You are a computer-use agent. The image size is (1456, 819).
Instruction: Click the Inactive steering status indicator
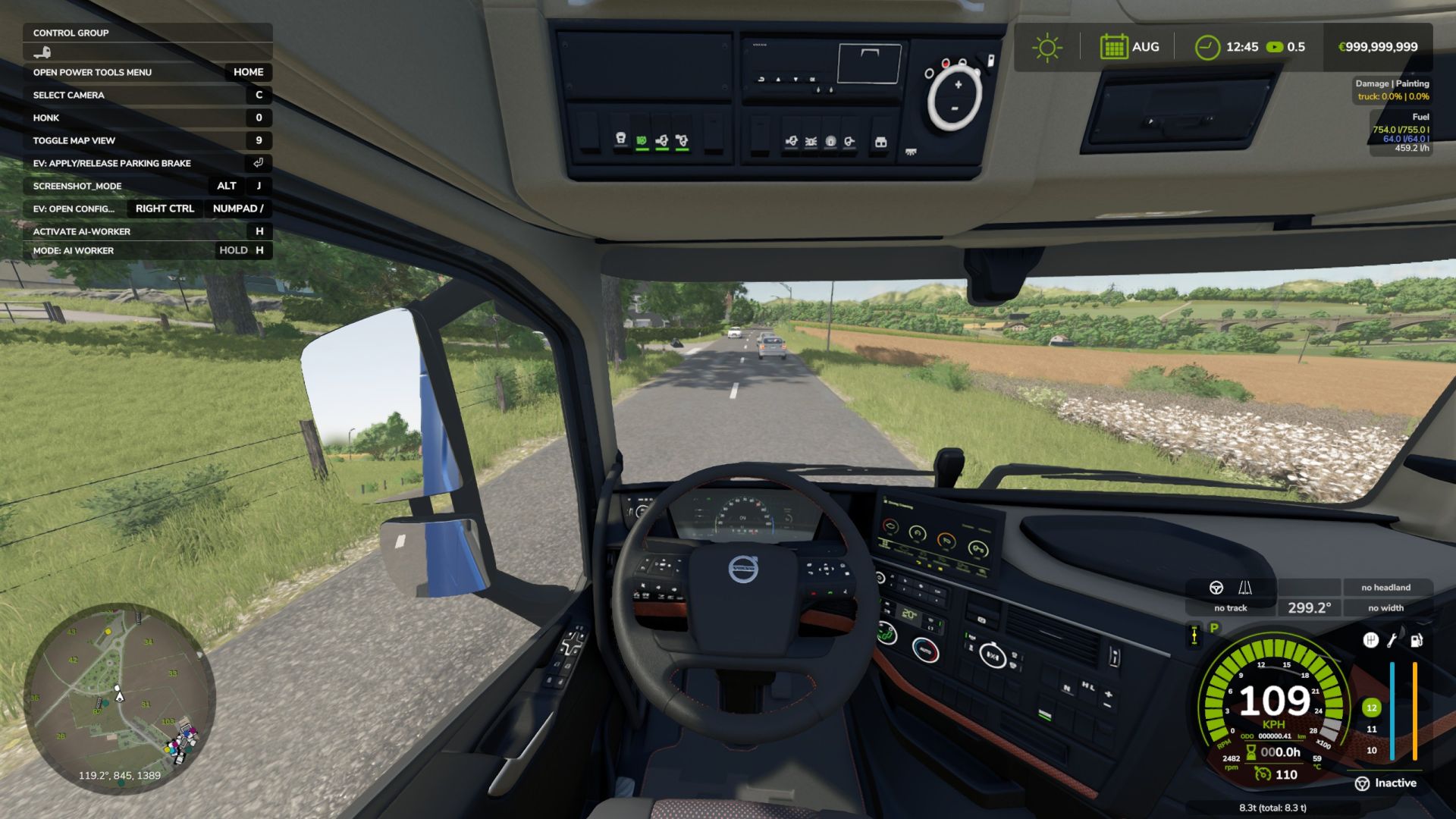tap(1385, 783)
